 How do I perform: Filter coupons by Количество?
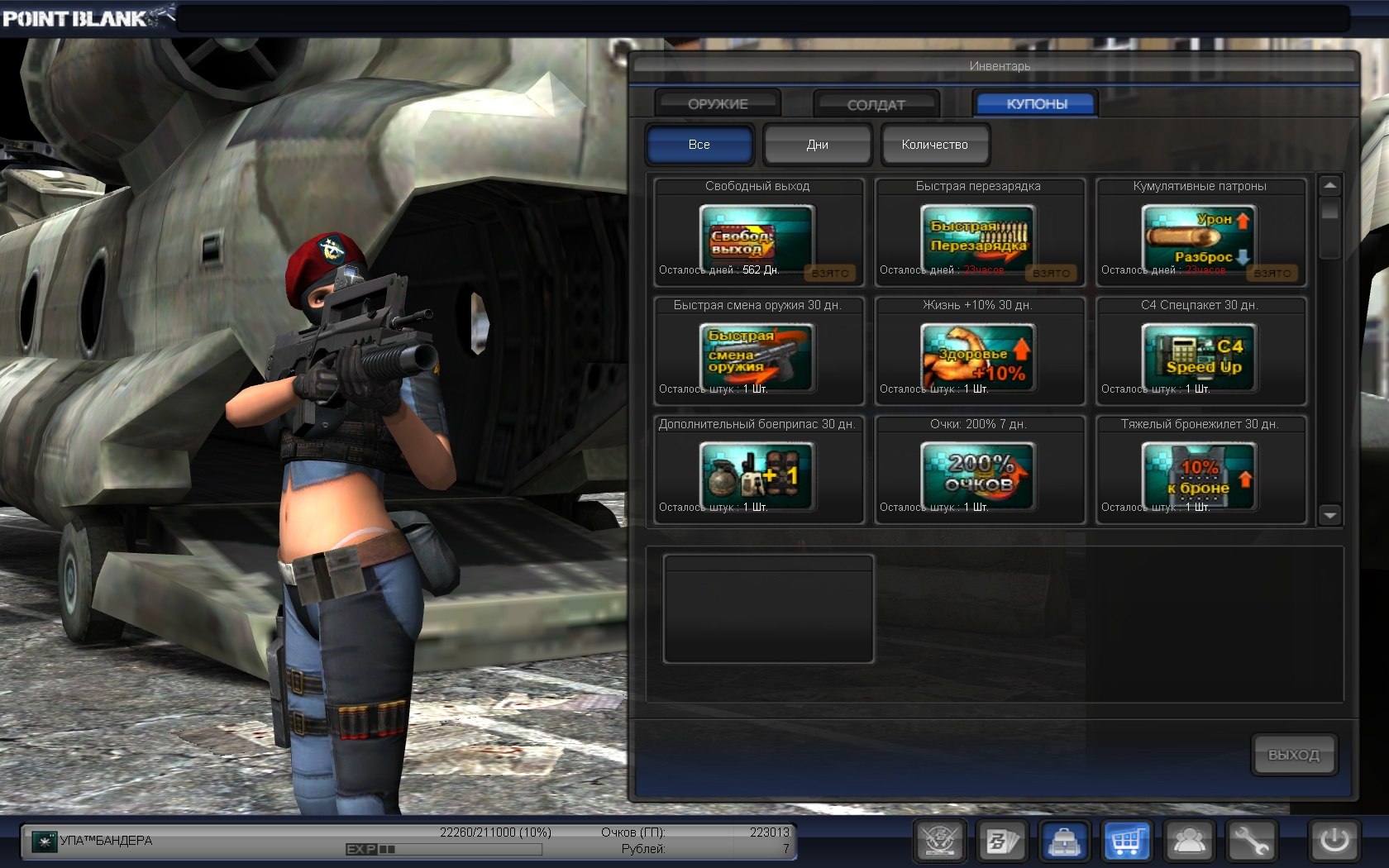[x=934, y=145]
